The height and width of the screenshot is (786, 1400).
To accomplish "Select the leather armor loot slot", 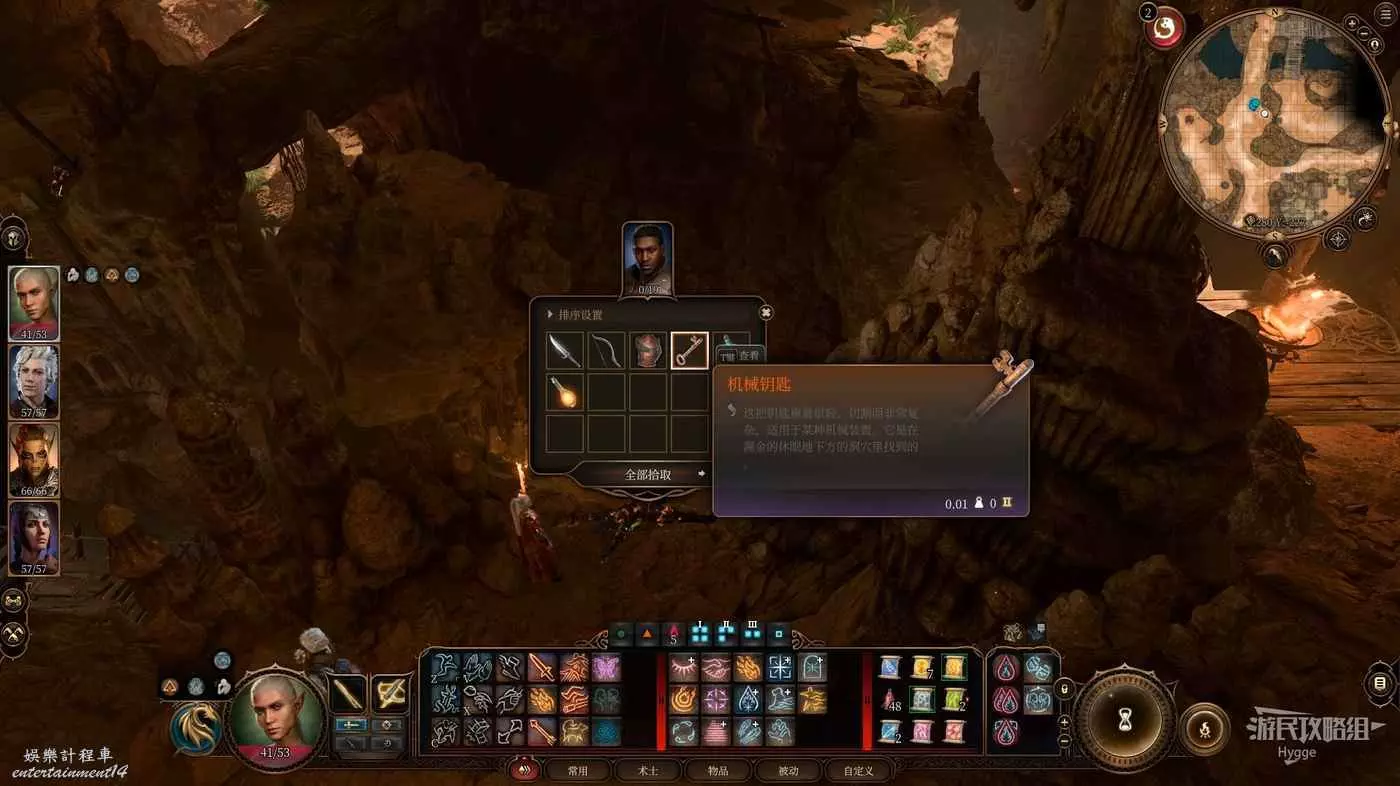I will [x=648, y=351].
